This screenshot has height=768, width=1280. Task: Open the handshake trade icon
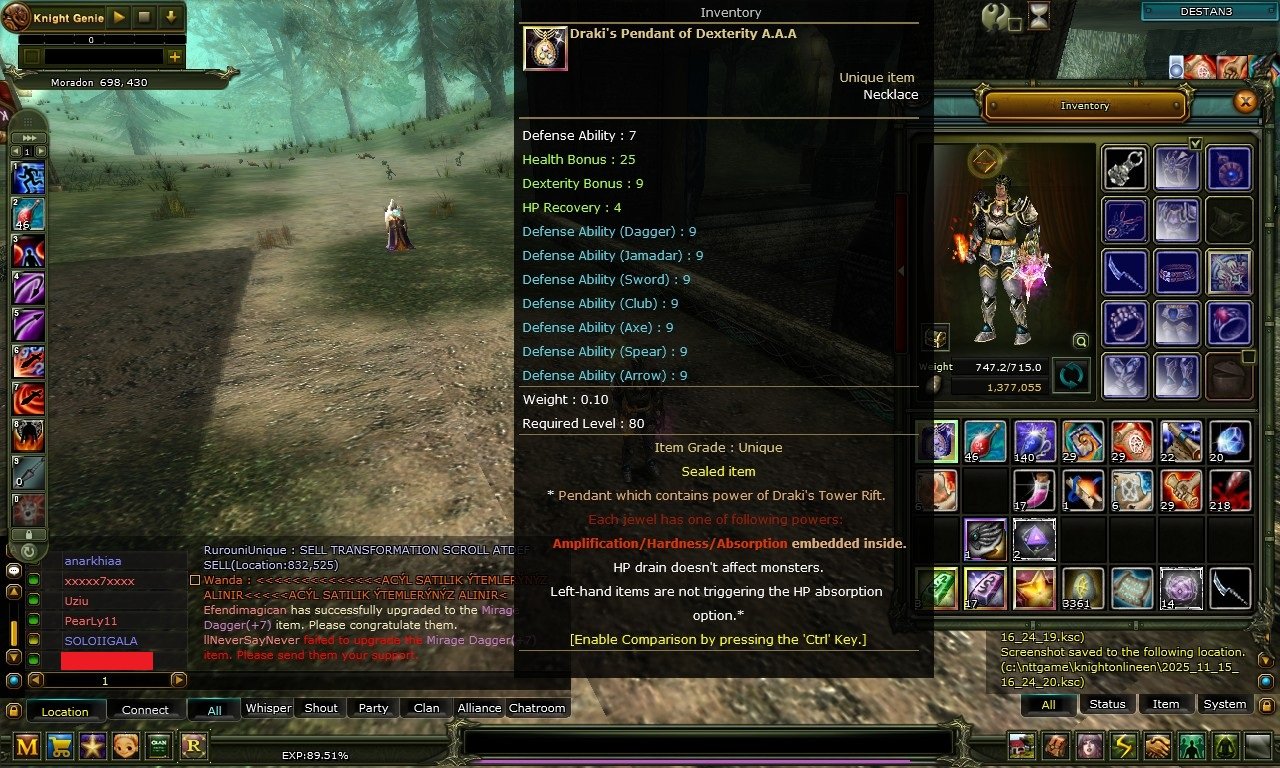(x=1158, y=746)
